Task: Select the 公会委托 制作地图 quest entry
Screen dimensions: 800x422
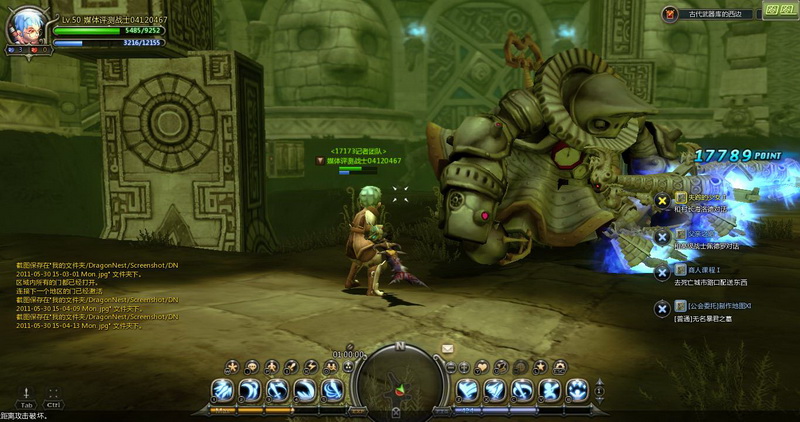Action: pyautogui.click(x=719, y=305)
